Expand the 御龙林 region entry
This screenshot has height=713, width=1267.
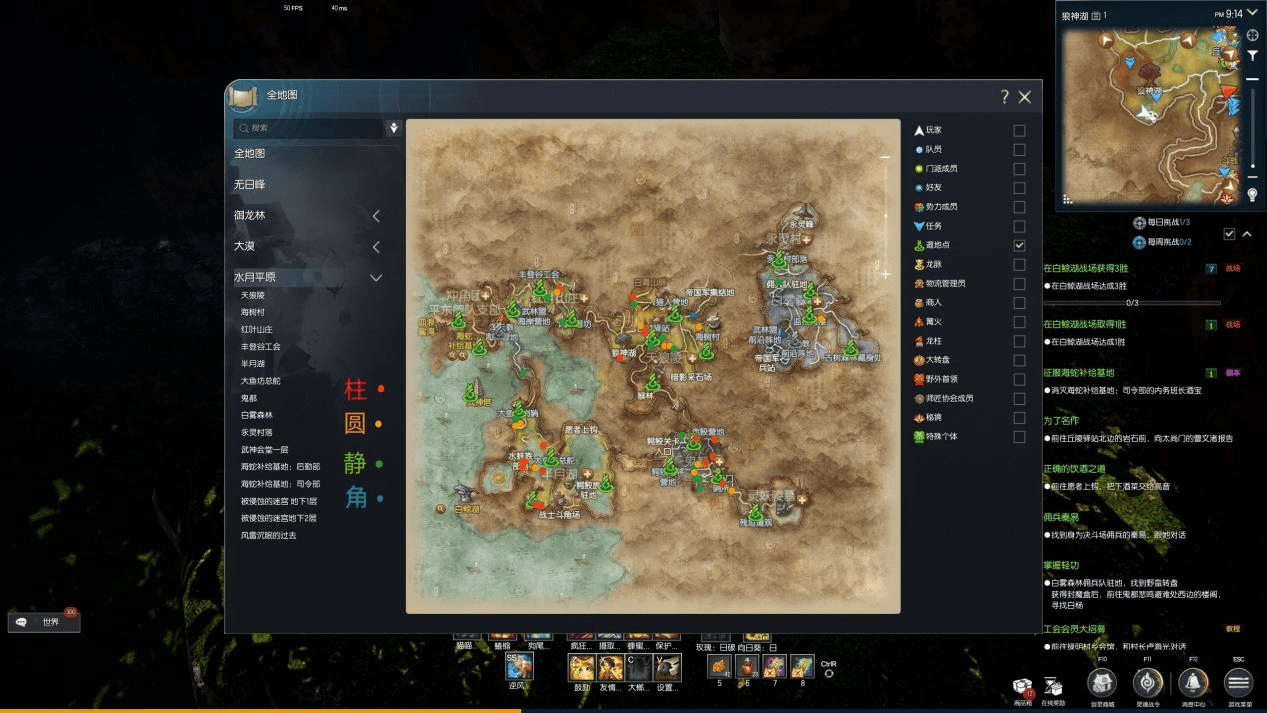click(376, 216)
